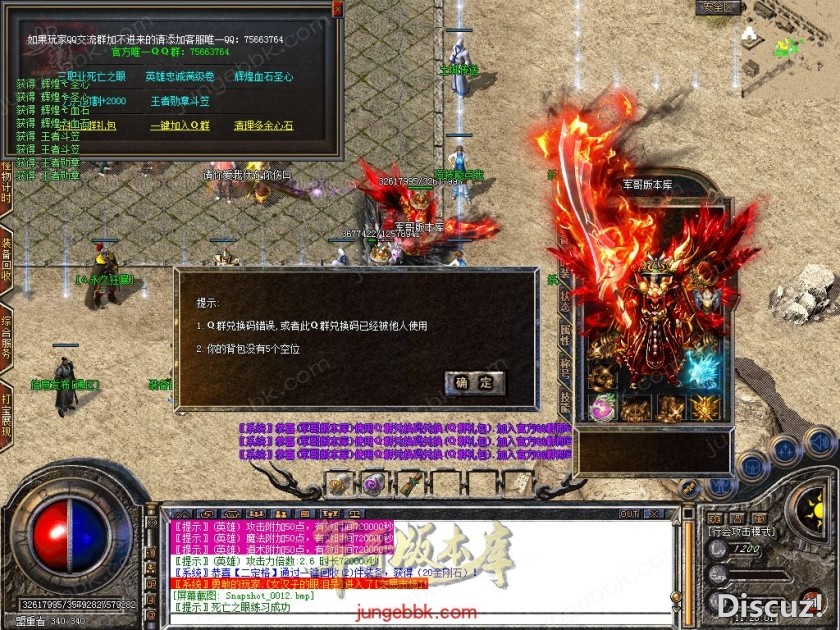The image size is (840, 630).
Task: Switch to the 技能 character tab
Action: point(565,401)
